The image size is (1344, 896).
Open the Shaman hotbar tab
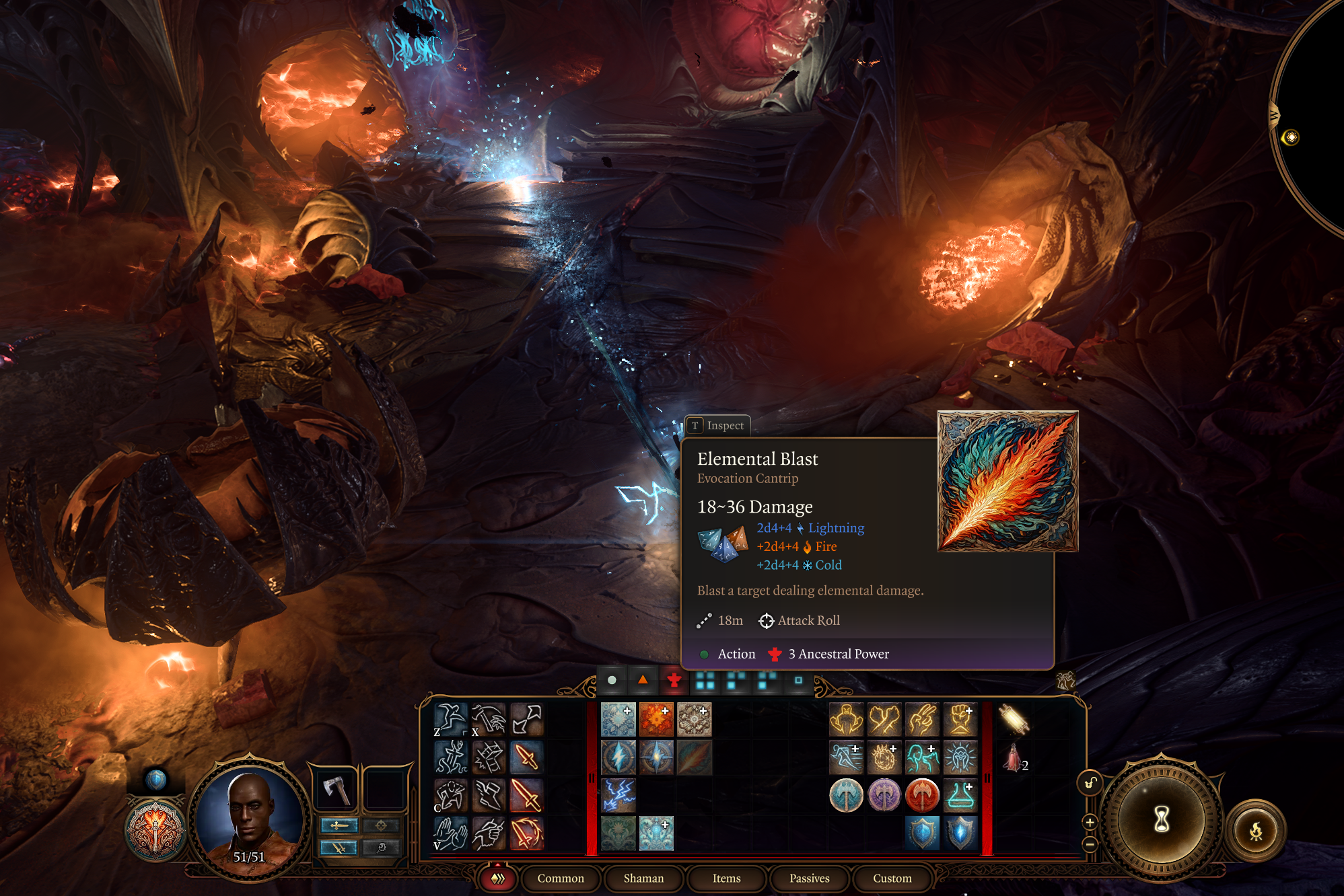643,878
